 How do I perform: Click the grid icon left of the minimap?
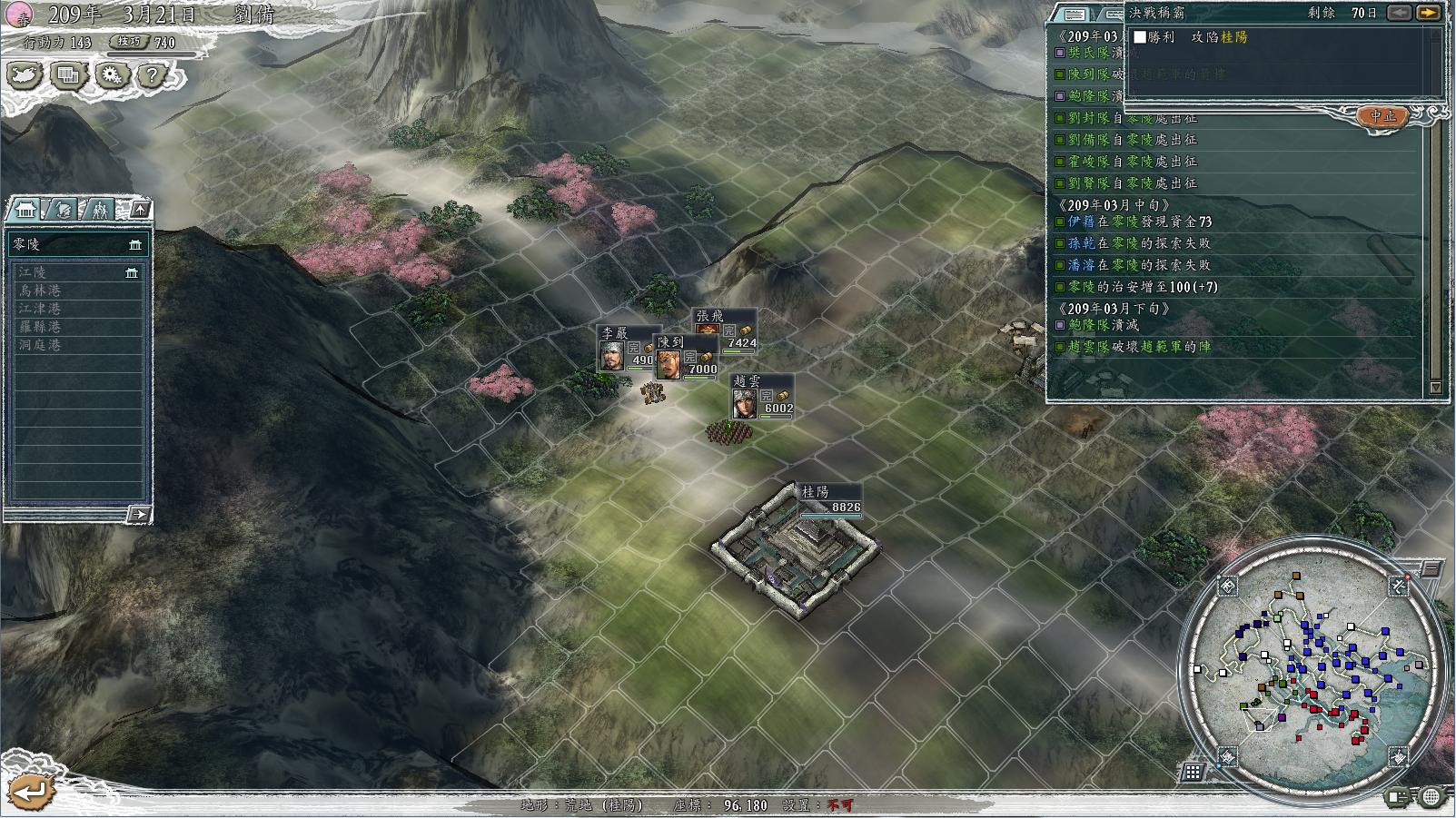[x=1193, y=773]
